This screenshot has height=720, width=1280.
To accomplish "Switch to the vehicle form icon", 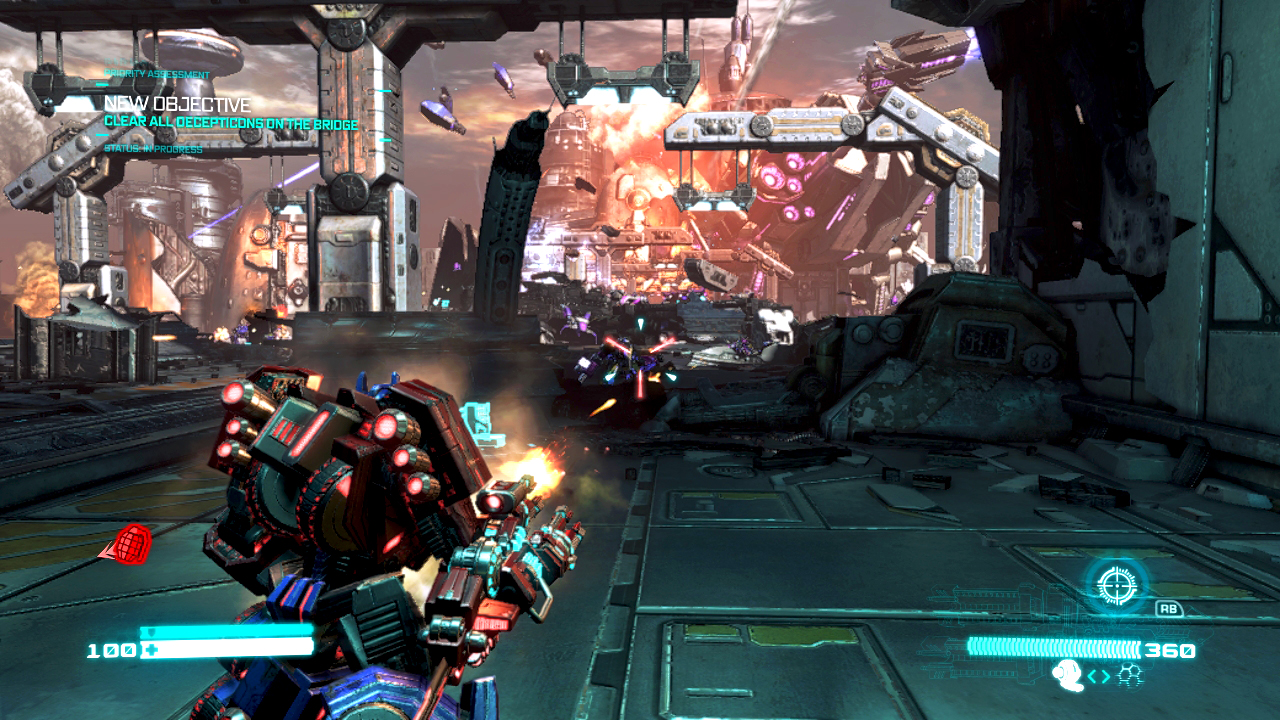I will (1130, 677).
